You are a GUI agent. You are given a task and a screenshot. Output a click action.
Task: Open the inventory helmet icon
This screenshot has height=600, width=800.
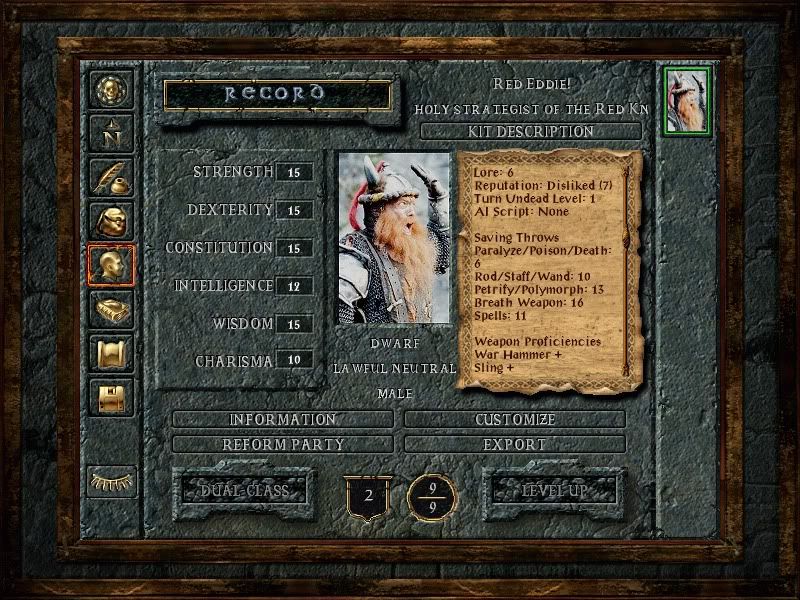pos(108,220)
